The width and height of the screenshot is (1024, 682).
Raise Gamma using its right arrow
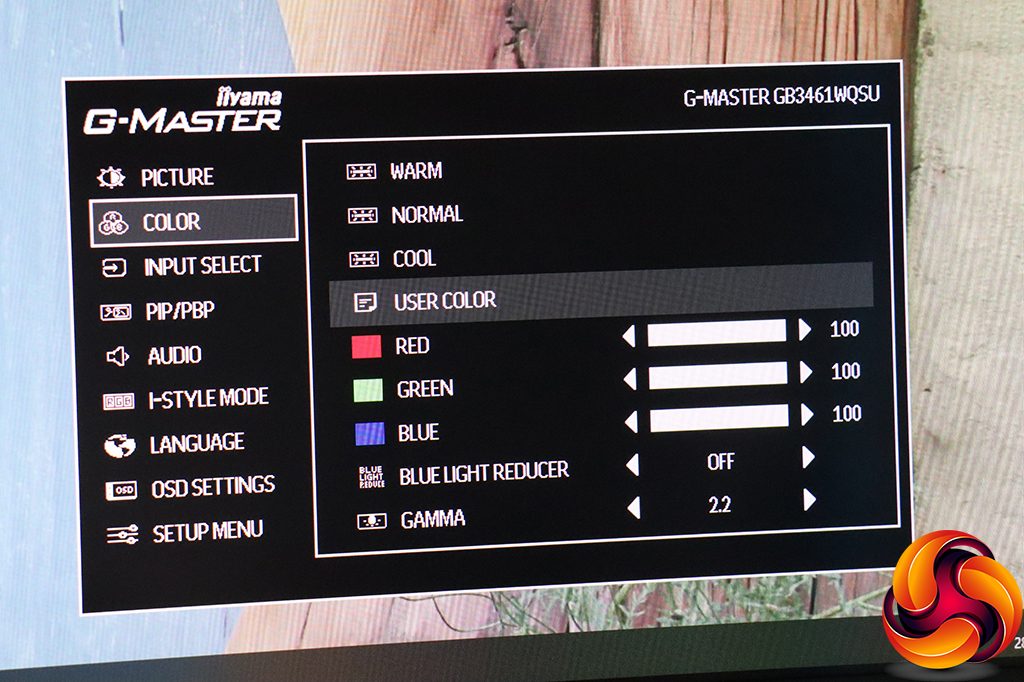pos(809,500)
